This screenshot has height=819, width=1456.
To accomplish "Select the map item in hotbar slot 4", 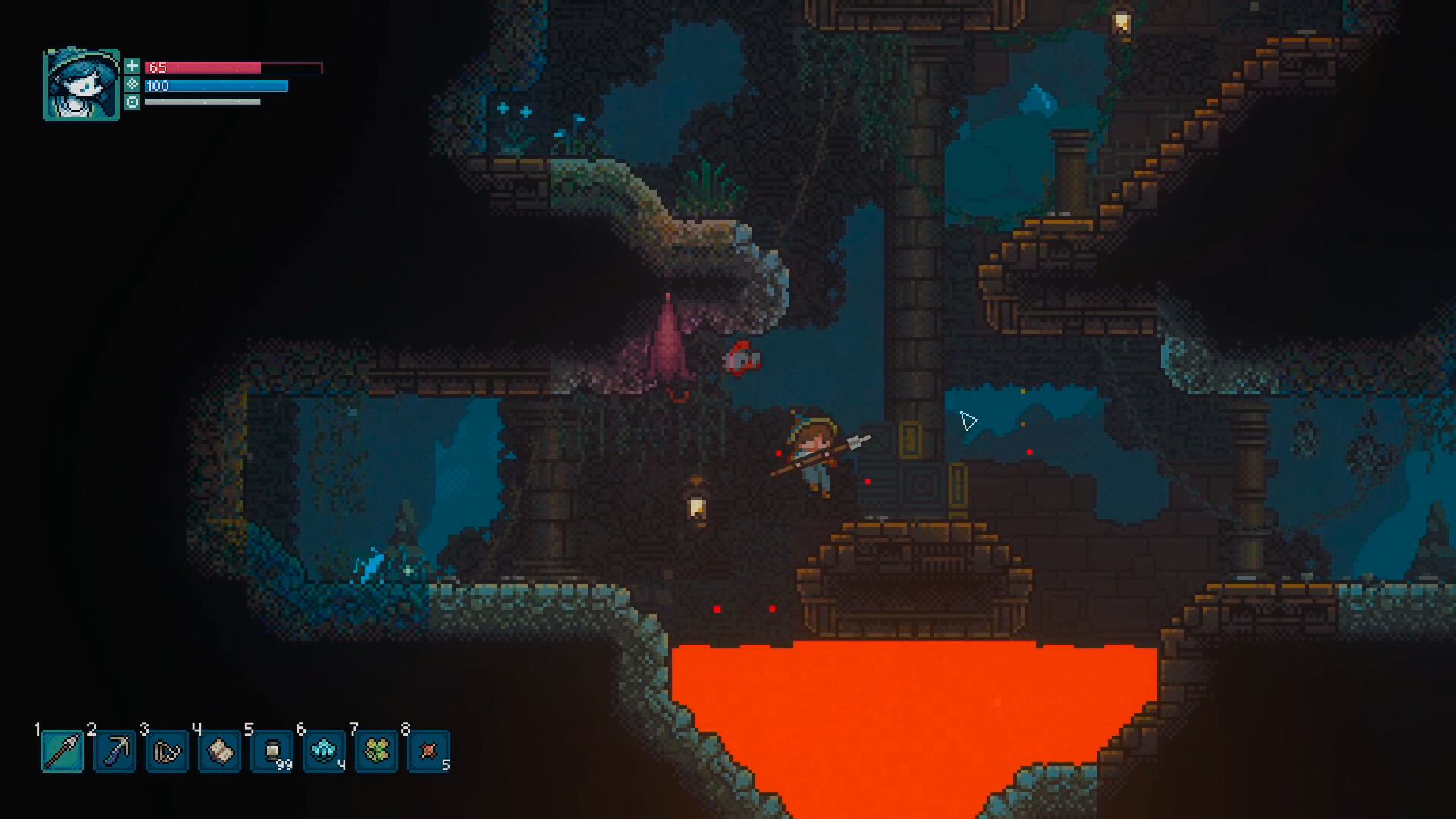I will (219, 752).
